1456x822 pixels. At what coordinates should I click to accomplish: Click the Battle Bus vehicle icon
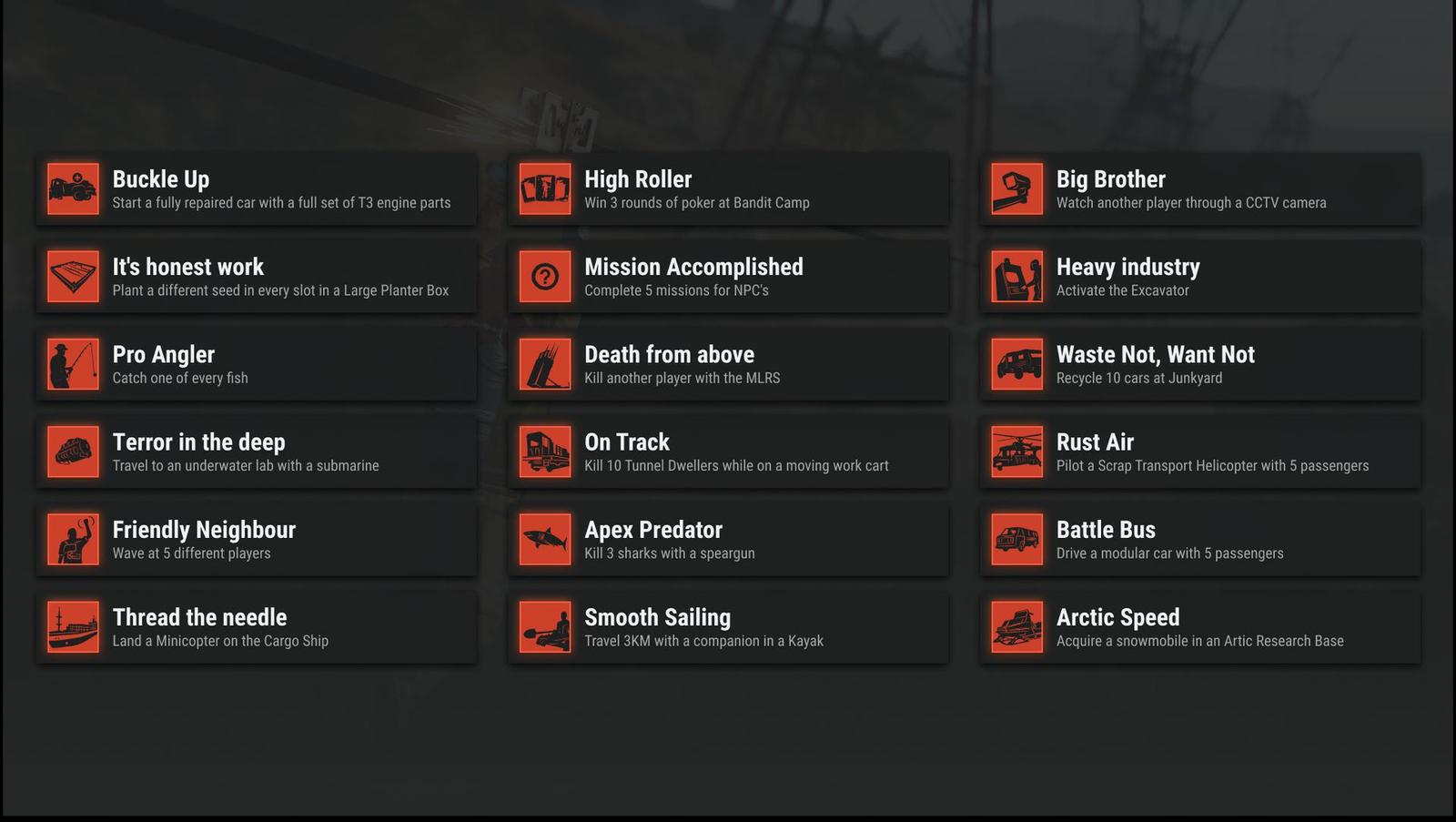1016,539
